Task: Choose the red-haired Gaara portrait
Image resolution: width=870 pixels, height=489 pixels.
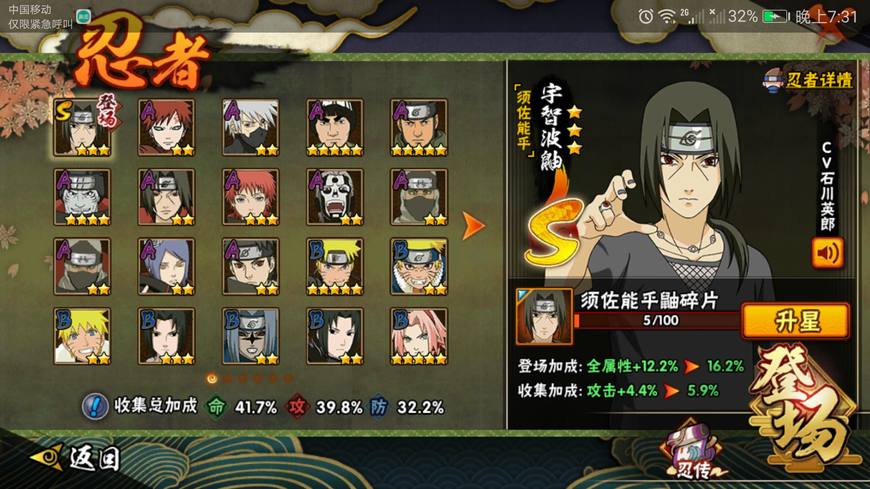Action: [x=166, y=127]
